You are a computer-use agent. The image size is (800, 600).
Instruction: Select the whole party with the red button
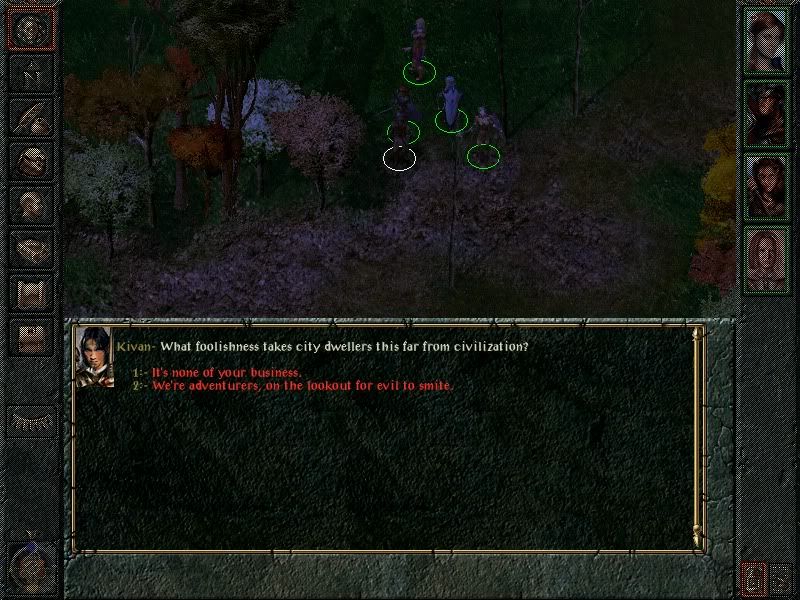tap(753, 578)
